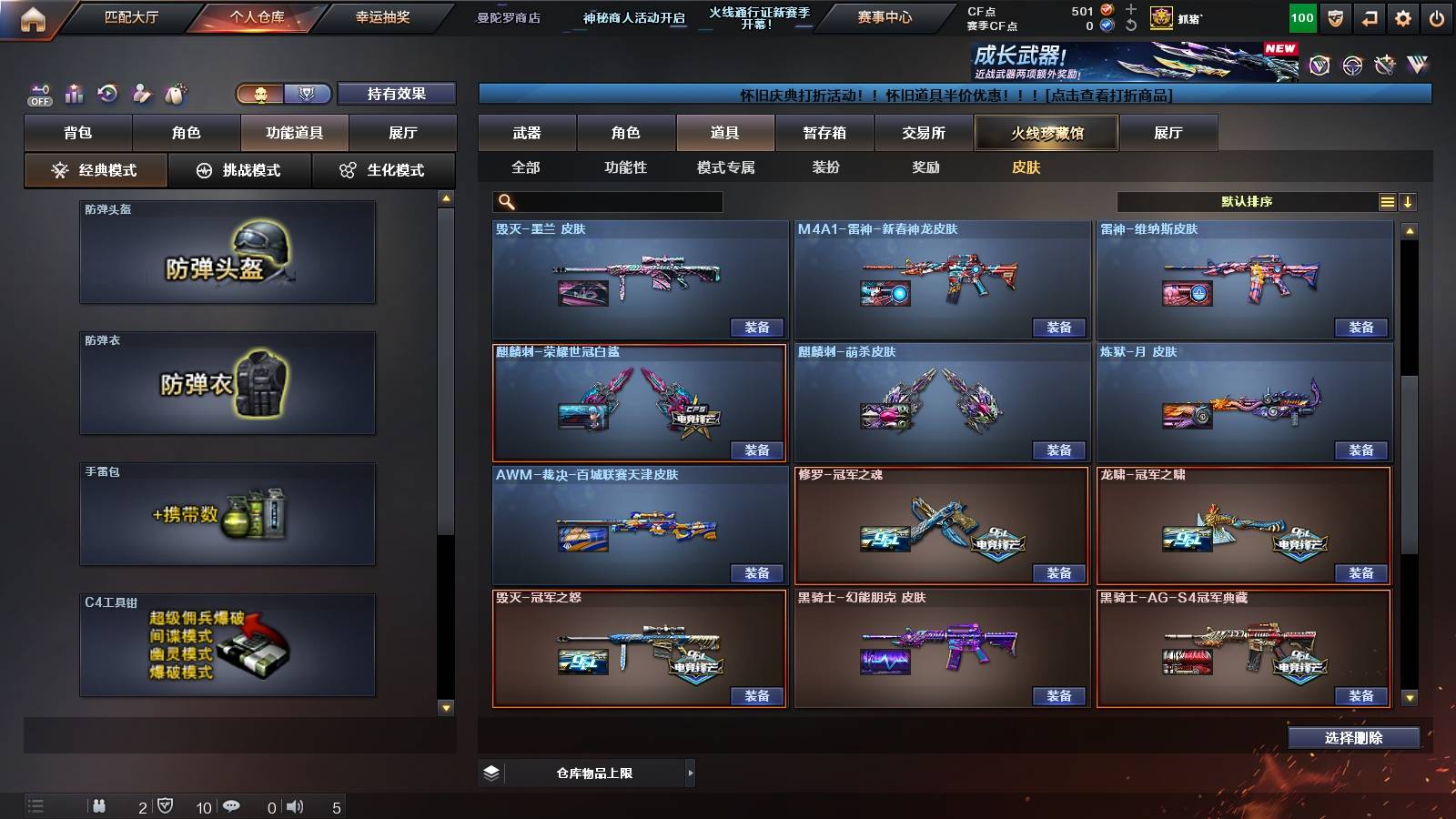This screenshot has height=819, width=1456.
Task: Toggle the OFF key switch icon
Action: pos(40,94)
